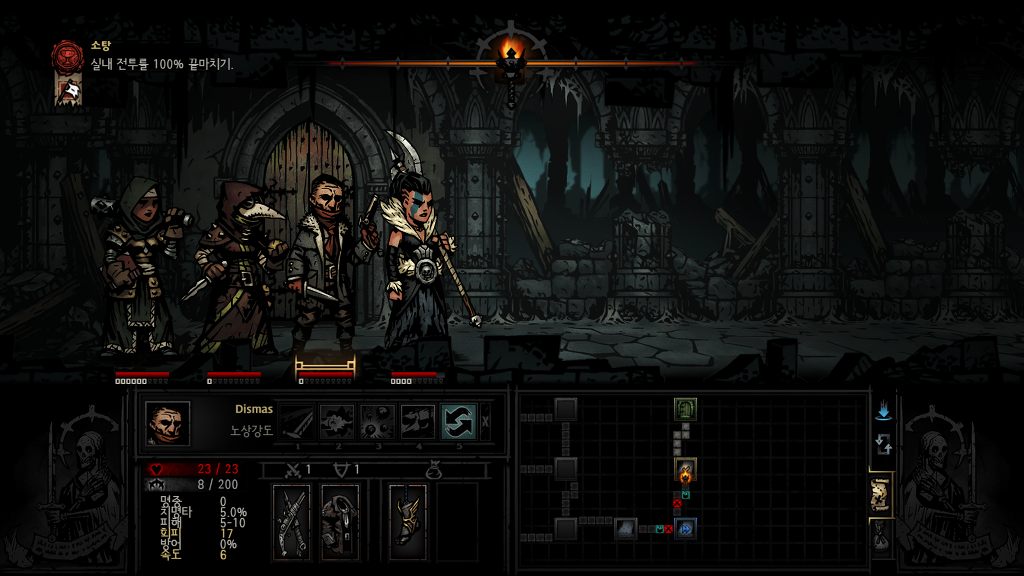Choose the blue double-arrow room on the map

685,528
